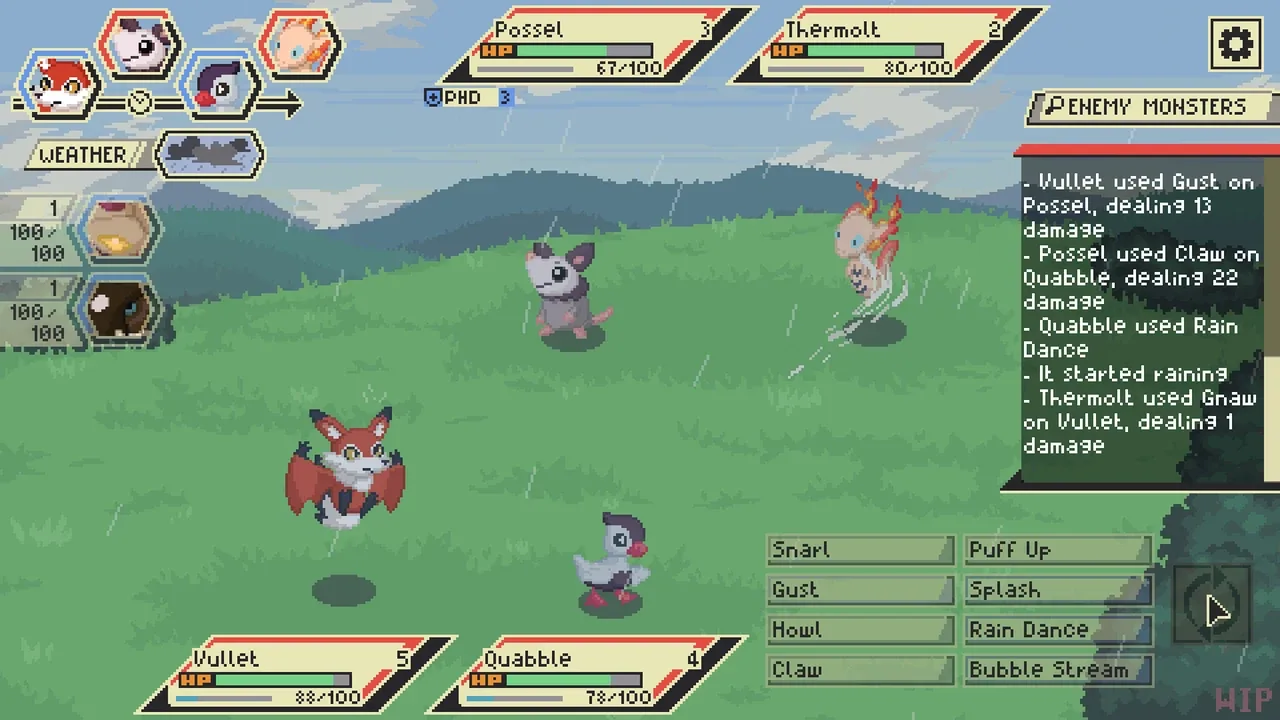Use the Puff Up move
The image size is (1280, 720).
pyautogui.click(x=1058, y=550)
